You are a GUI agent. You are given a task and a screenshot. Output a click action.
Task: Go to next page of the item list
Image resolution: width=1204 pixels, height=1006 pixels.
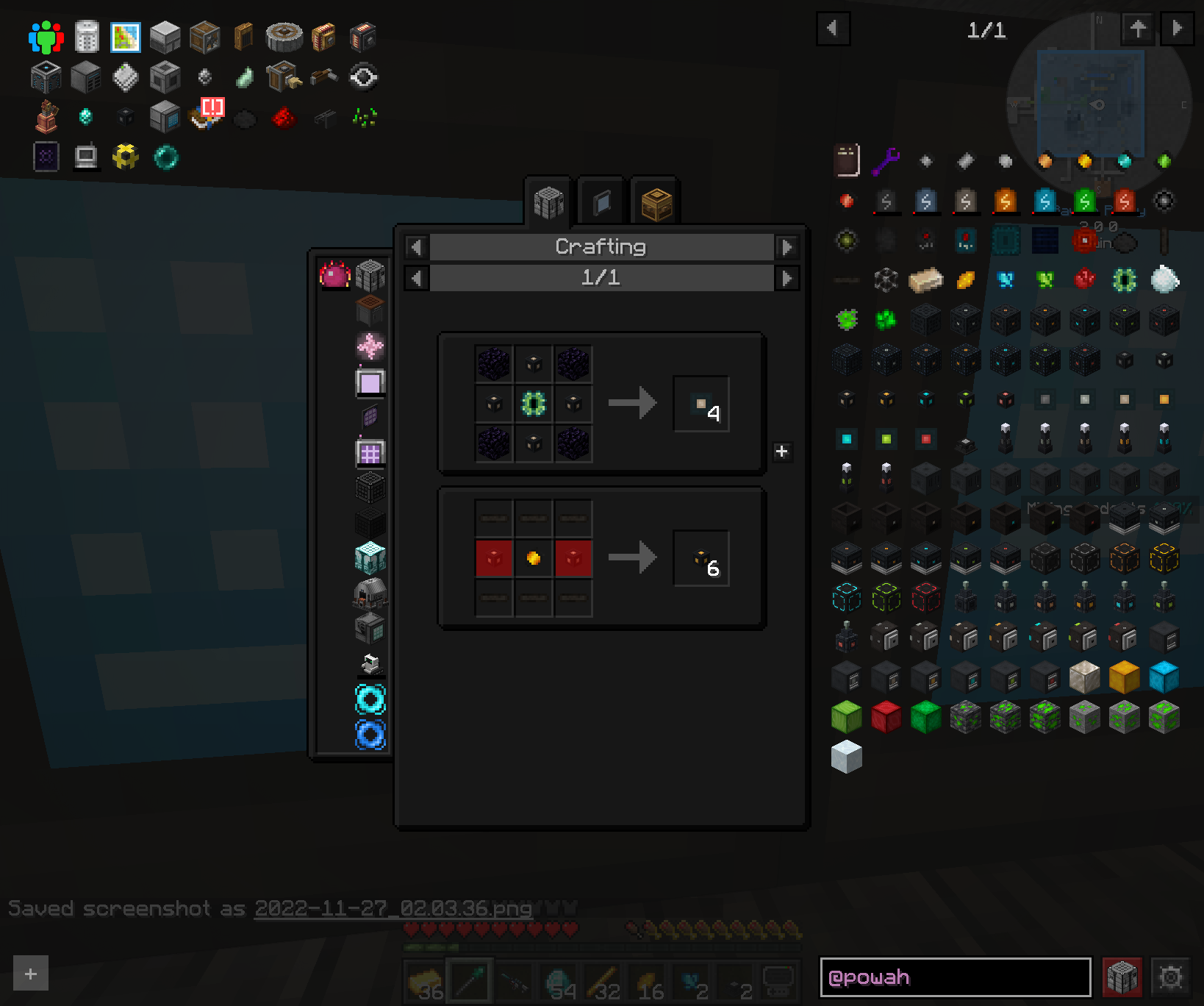tap(1177, 29)
